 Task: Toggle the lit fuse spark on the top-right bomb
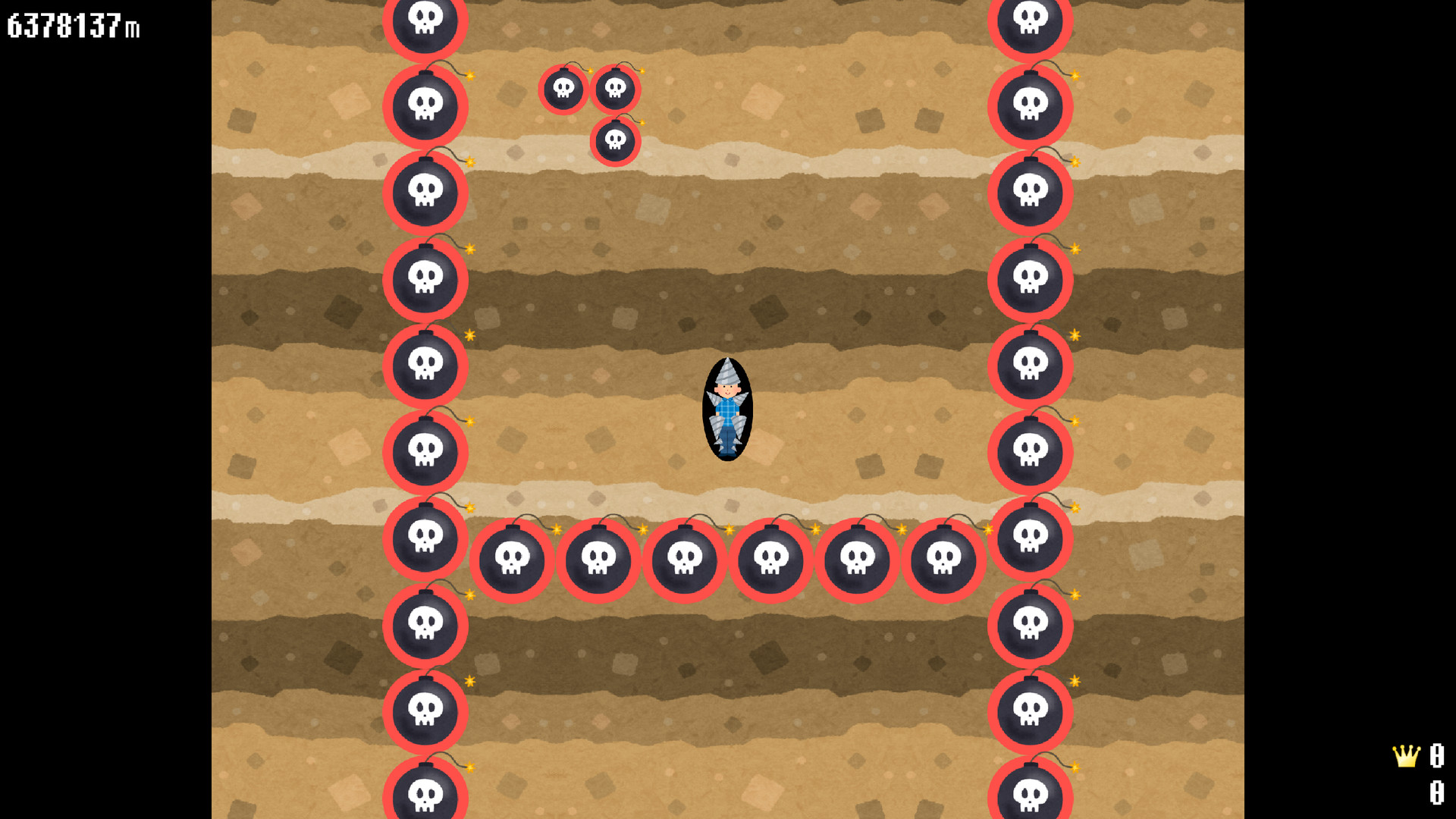tap(1075, 74)
